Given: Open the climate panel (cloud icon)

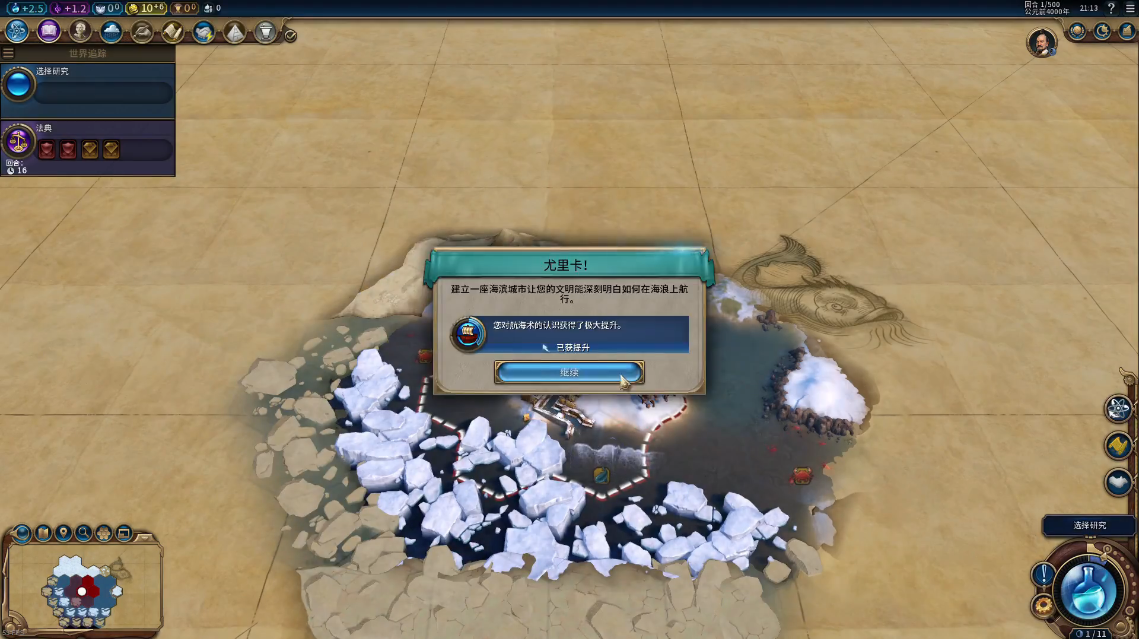Looking at the screenshot, I should (x=111, y=31).
